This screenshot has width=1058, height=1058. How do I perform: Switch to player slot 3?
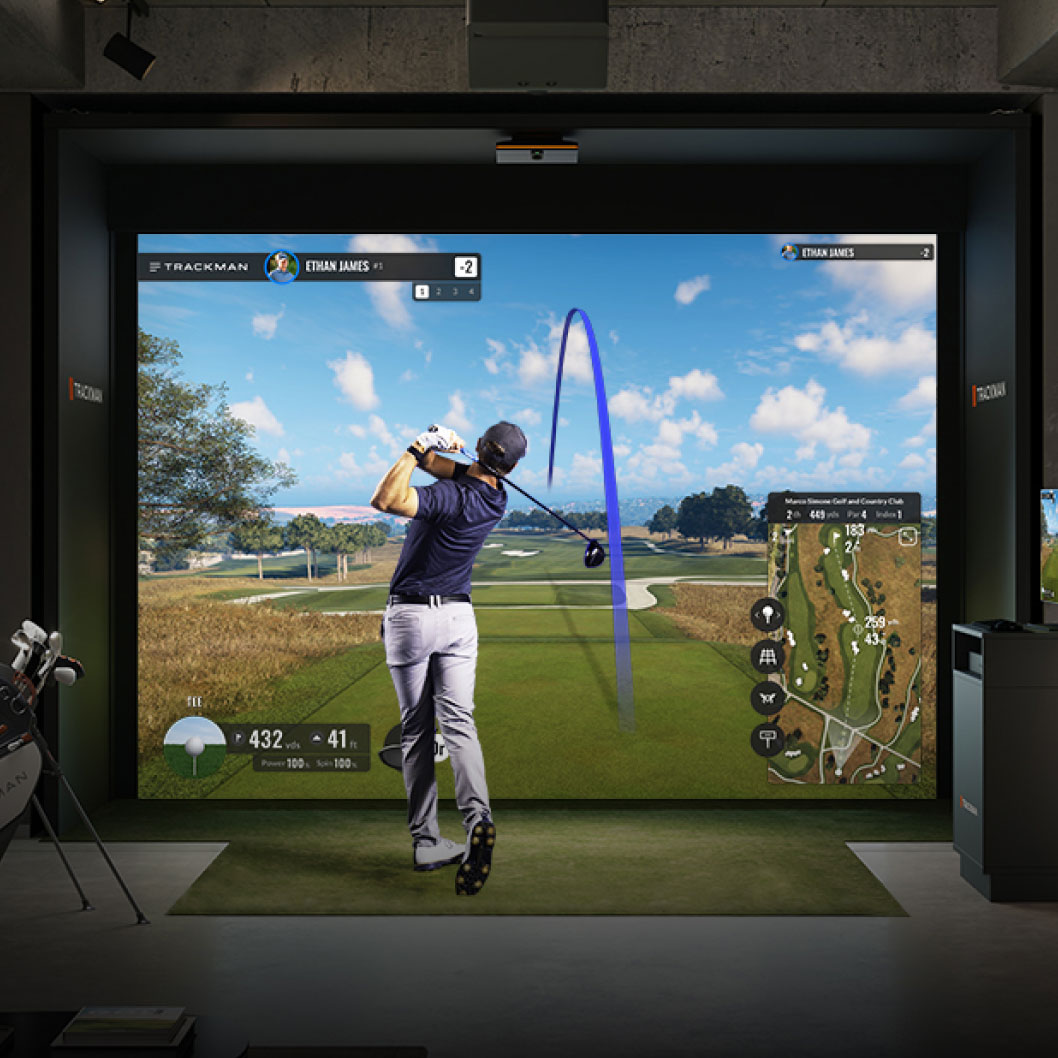tap(454, 292)
